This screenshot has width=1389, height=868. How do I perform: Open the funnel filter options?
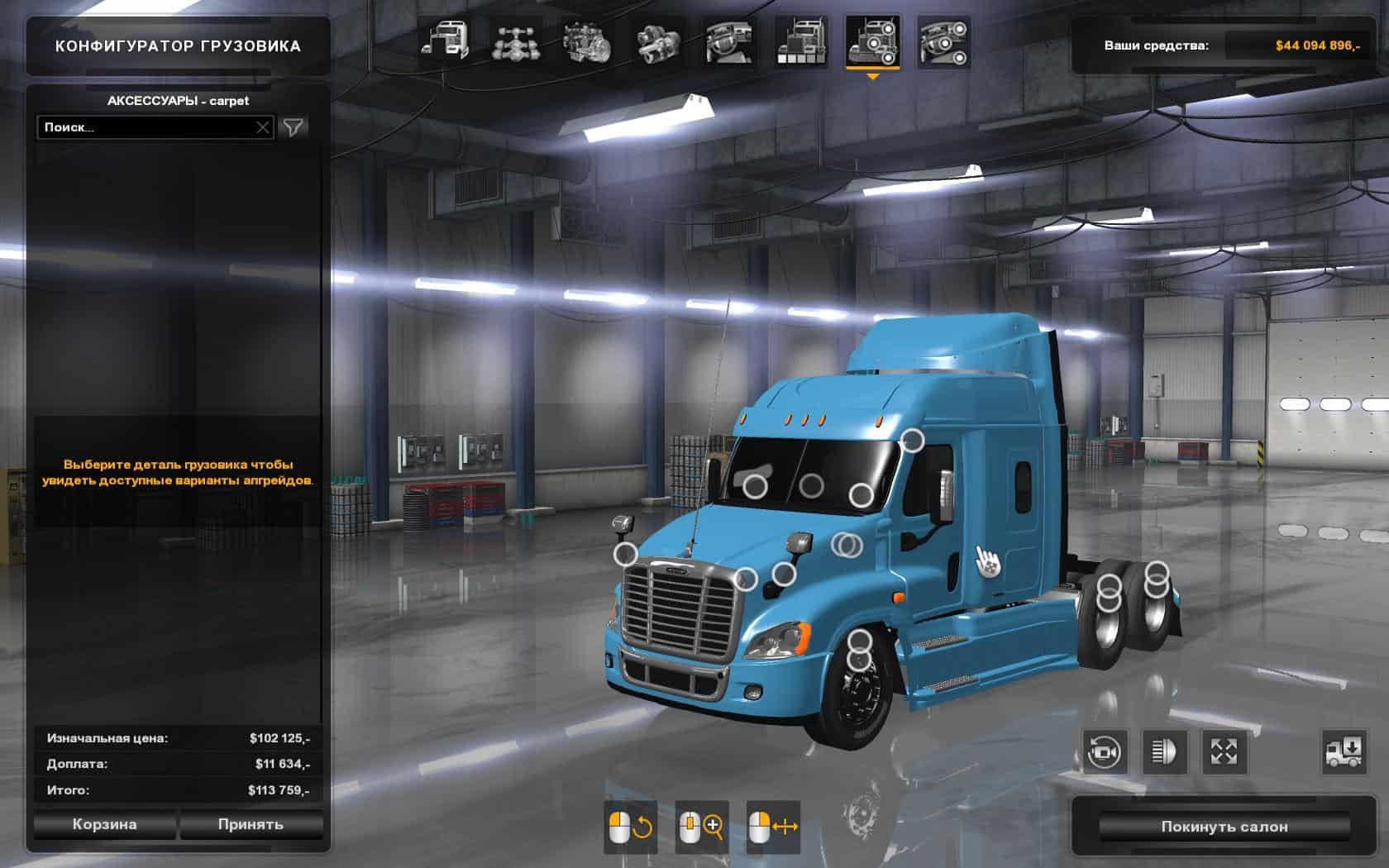tap(294, 127)
